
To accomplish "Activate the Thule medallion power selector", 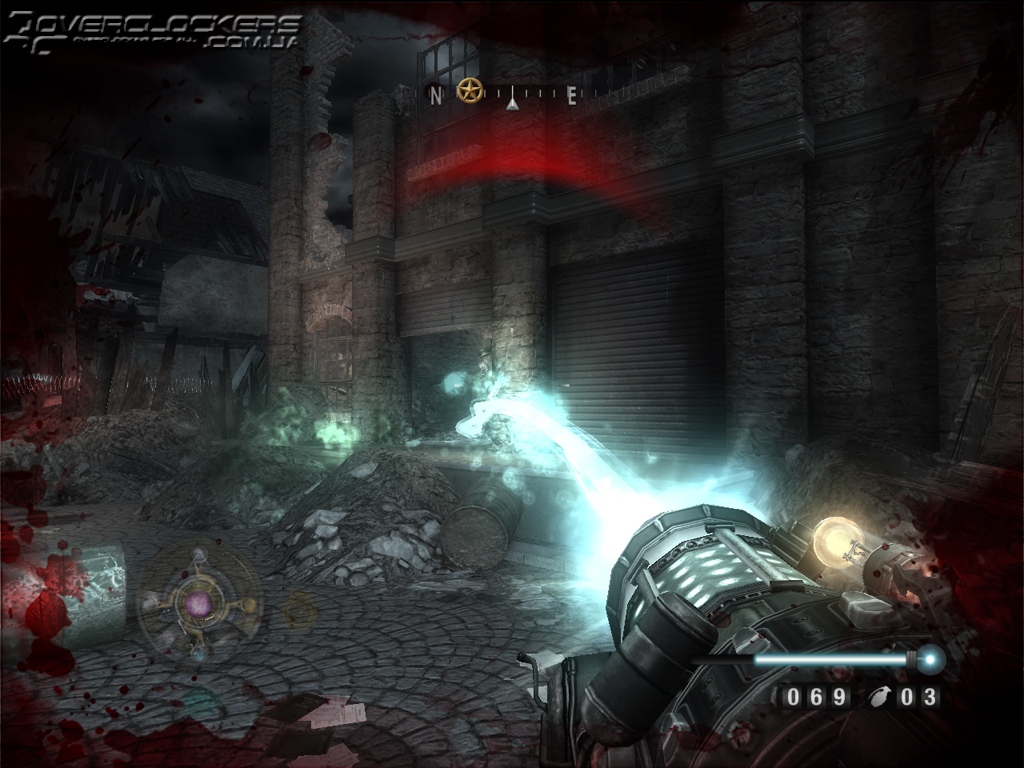I will point(199,602).
